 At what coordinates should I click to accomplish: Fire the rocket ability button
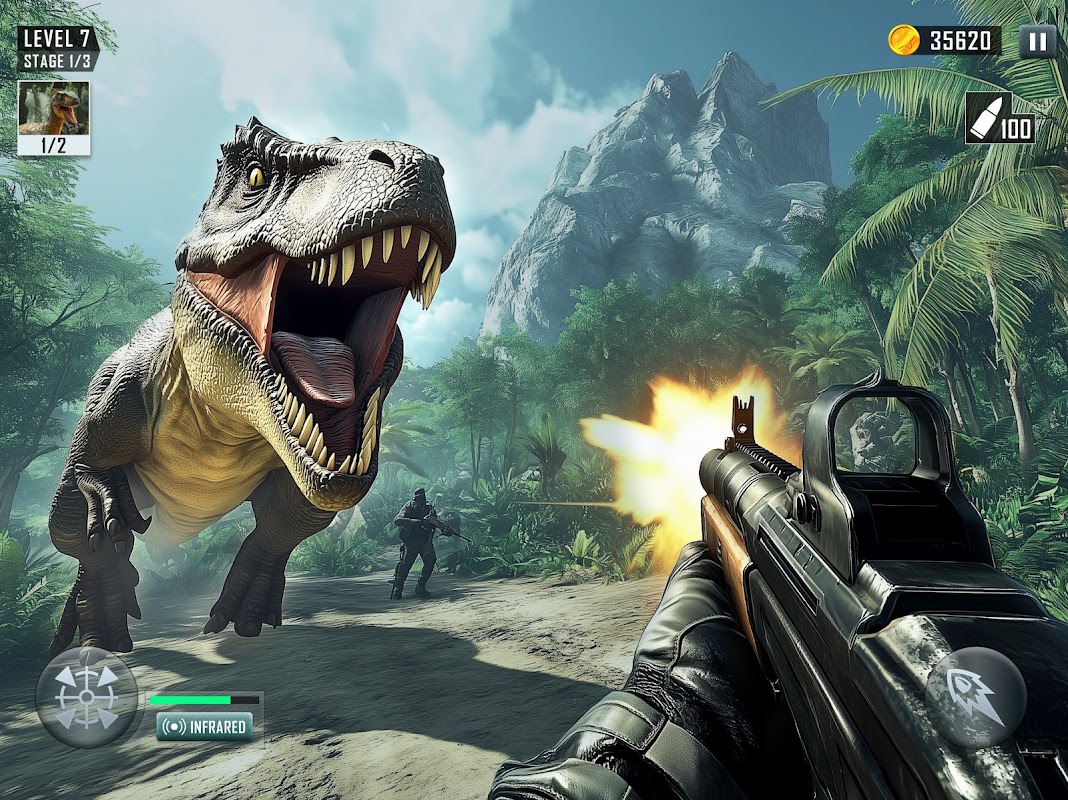click(x=975, y=696)
